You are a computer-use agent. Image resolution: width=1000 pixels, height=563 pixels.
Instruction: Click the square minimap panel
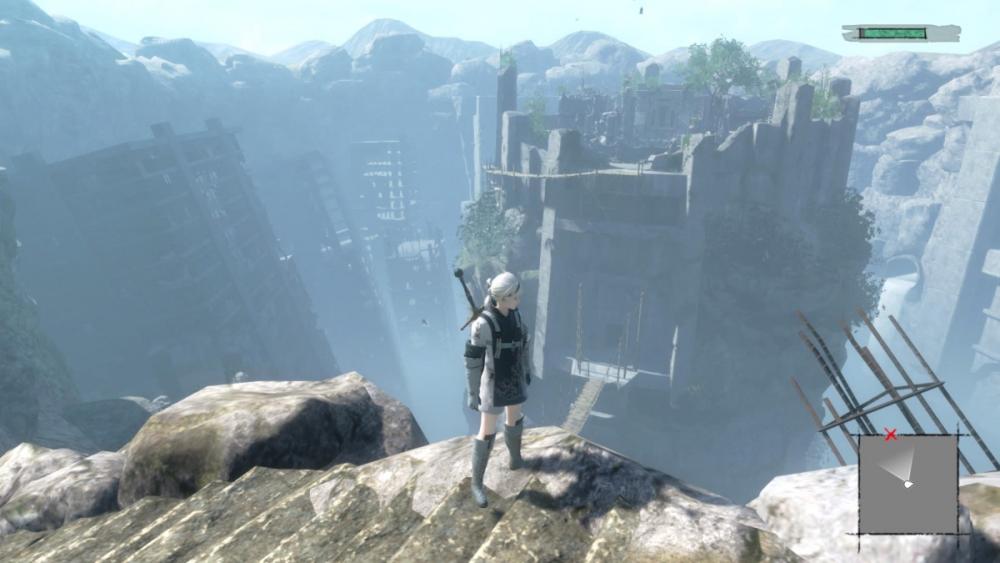pos(908,484)
